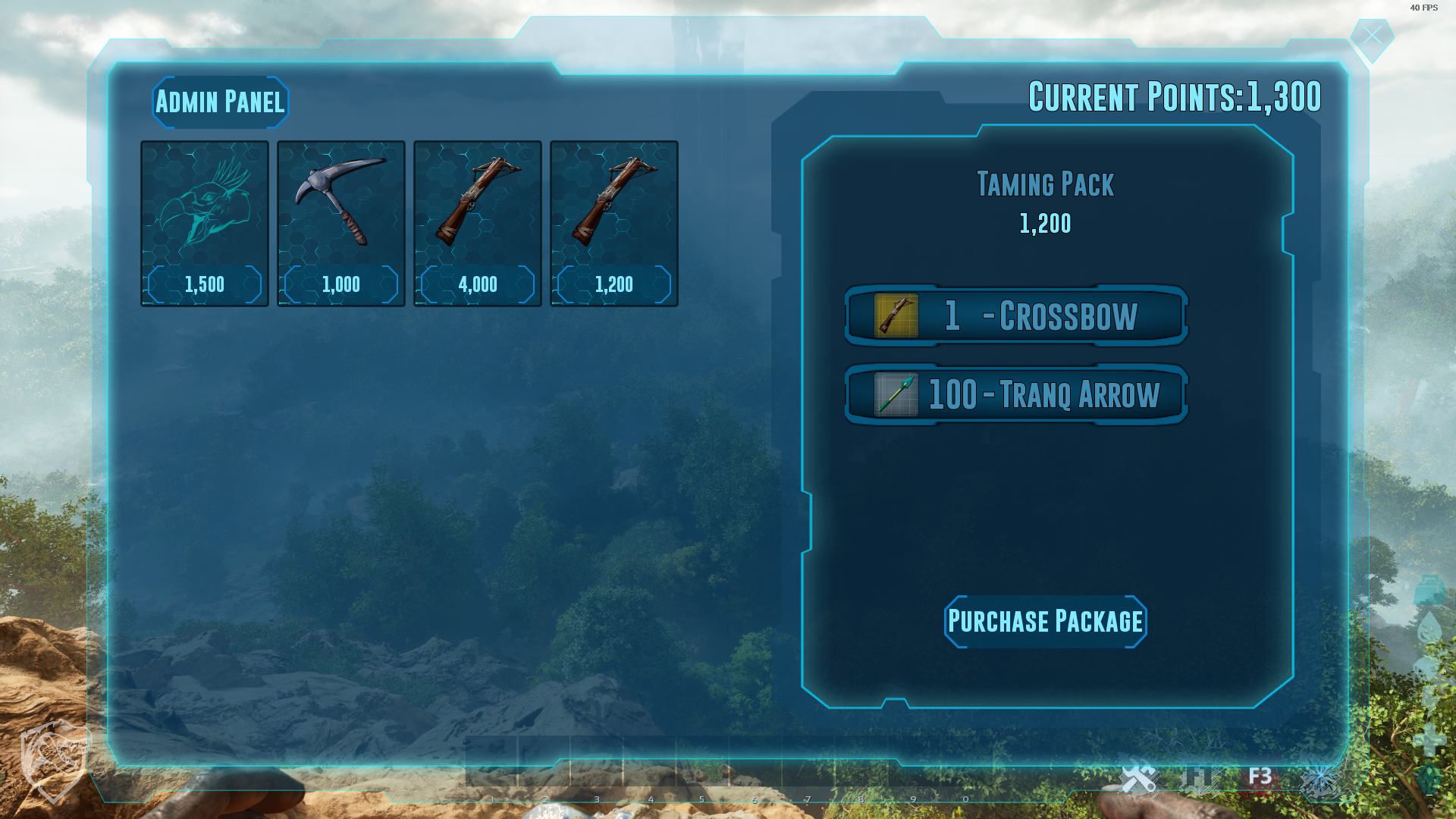1456x819 pixels.
Task: Select the Crossbow item row
Action: 1016,315
